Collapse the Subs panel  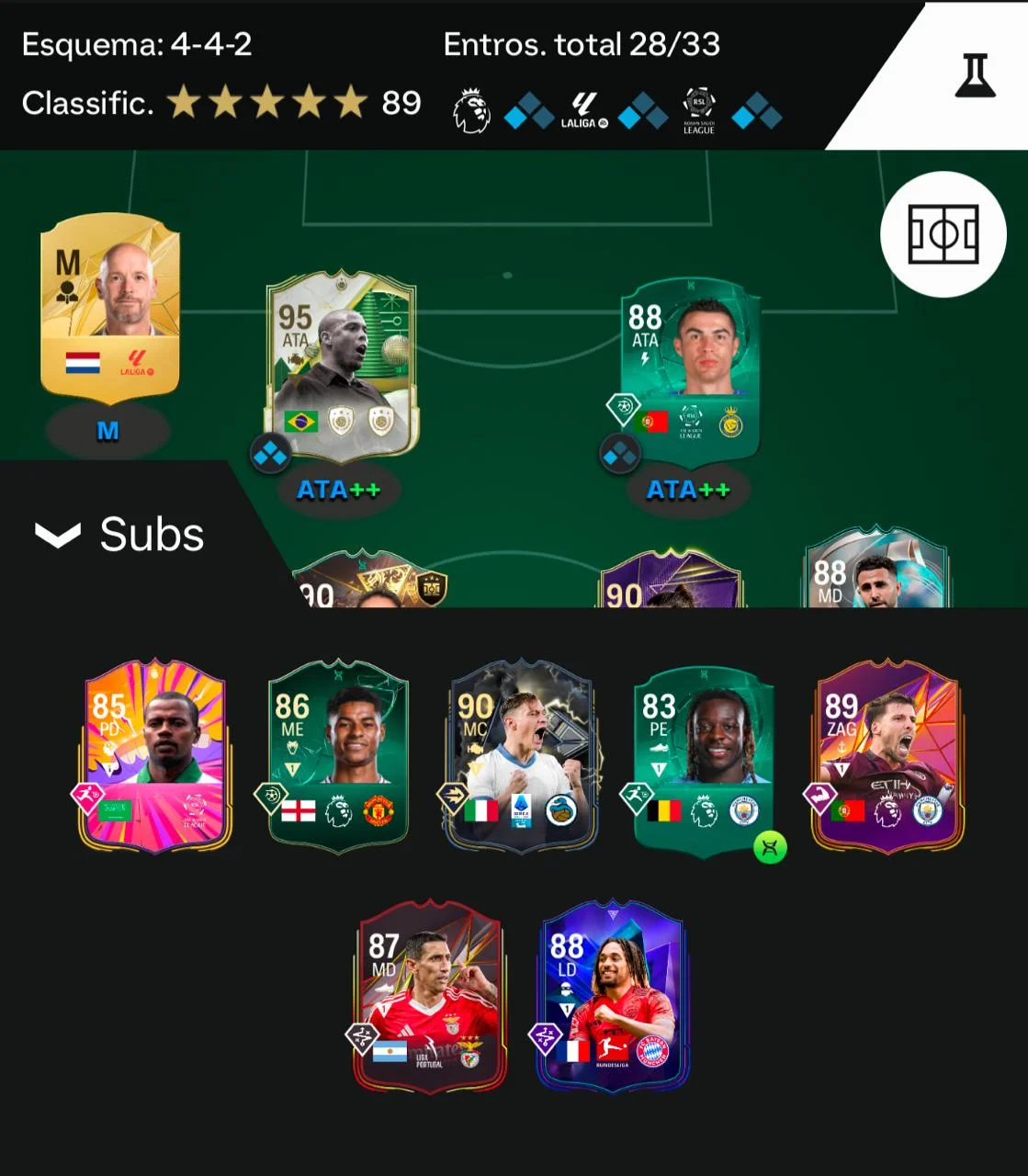click(58, 535)
